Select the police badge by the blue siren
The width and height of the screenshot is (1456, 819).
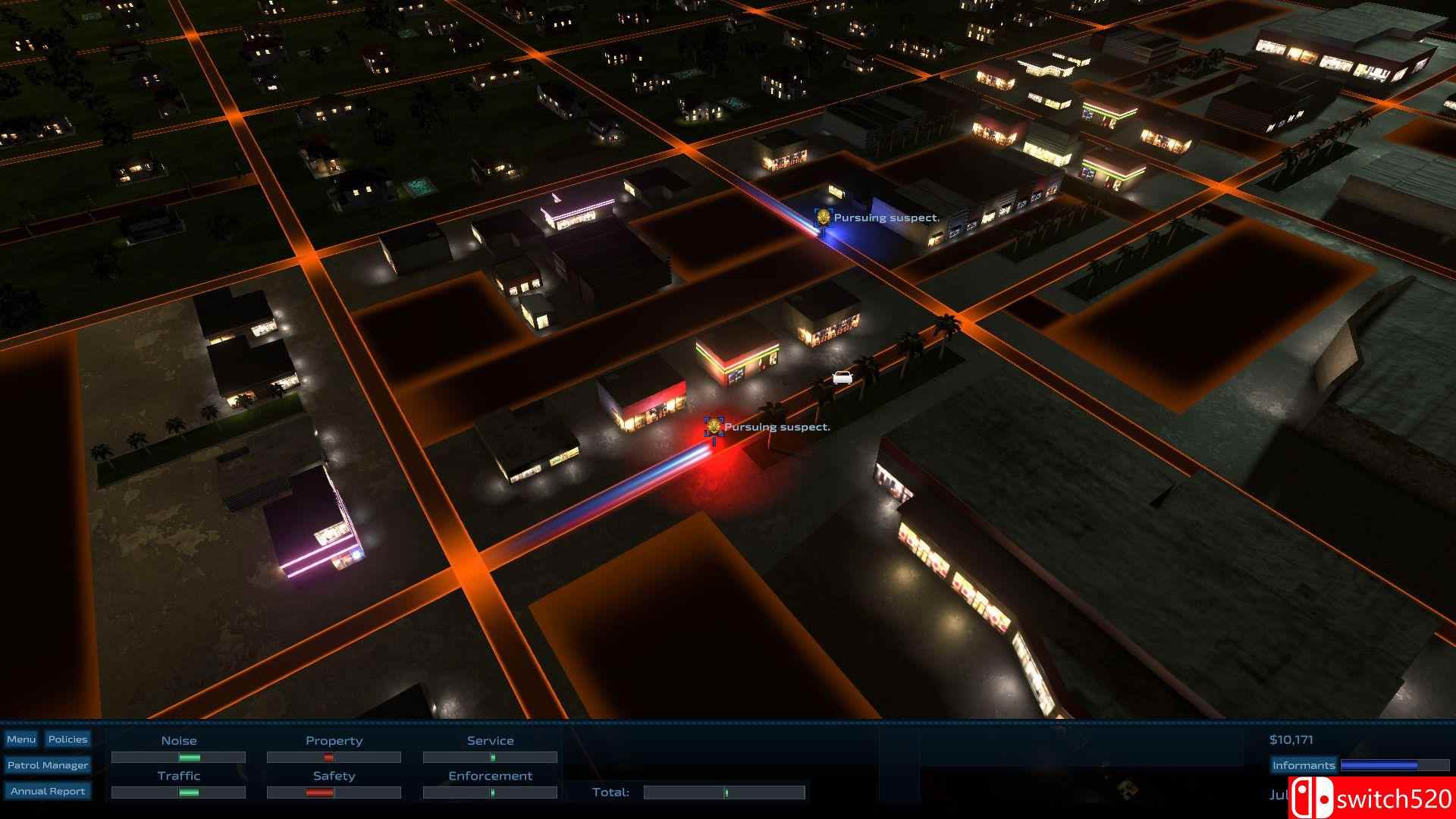[824, 218]
